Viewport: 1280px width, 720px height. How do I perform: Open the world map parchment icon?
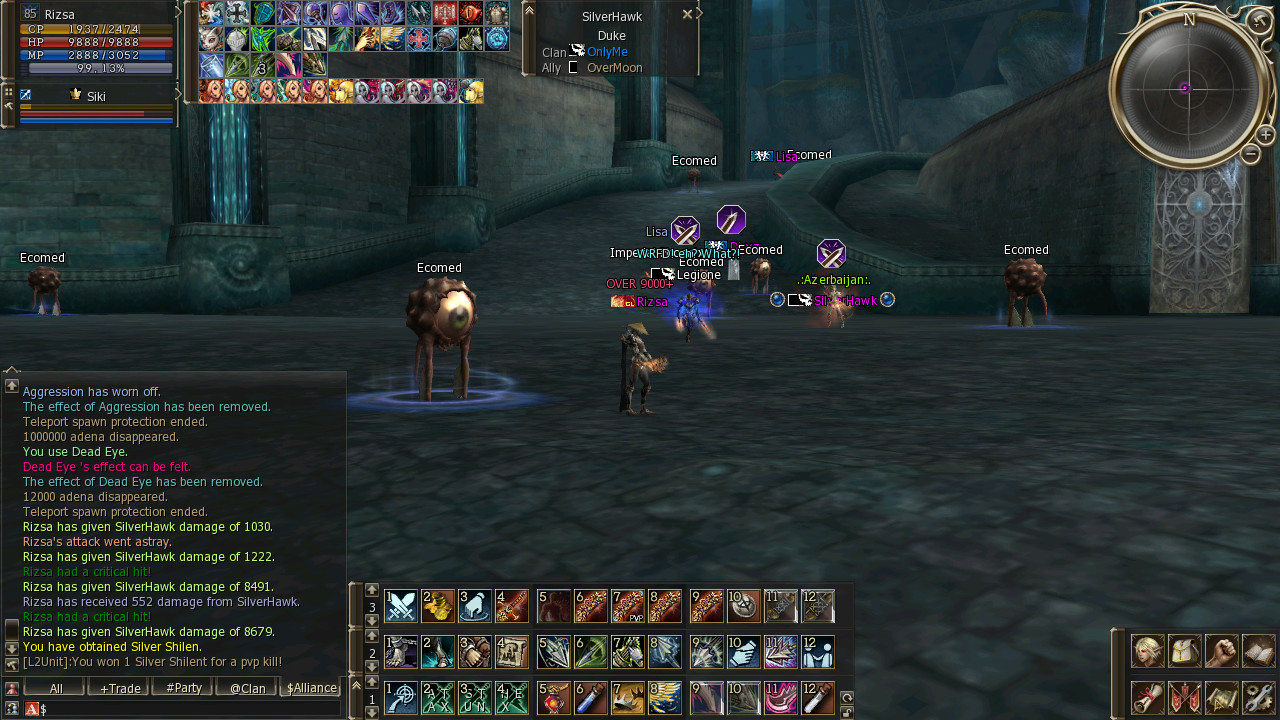(x=1222, y=697)
